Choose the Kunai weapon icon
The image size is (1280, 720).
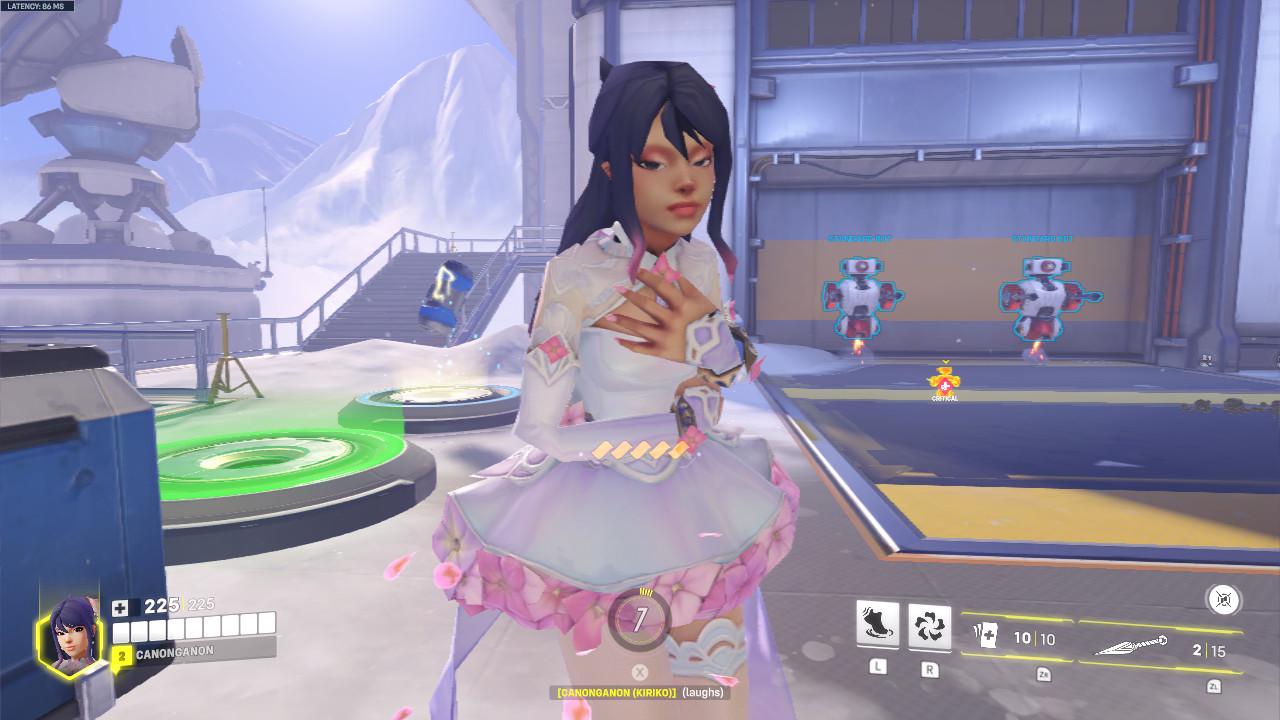click(1132, 647)
